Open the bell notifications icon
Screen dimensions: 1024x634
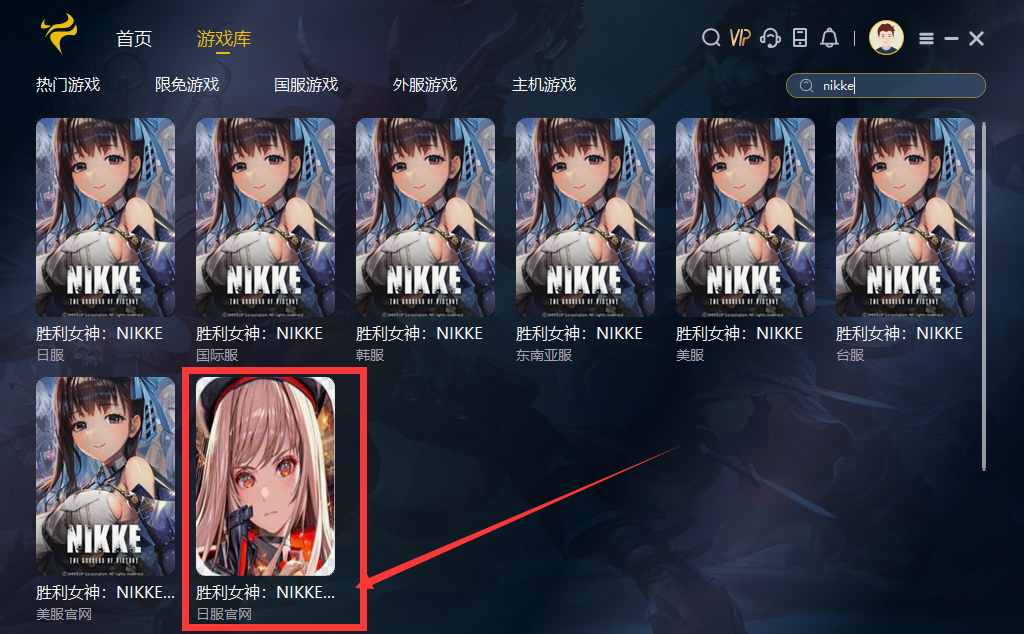(x=829, y=38)
